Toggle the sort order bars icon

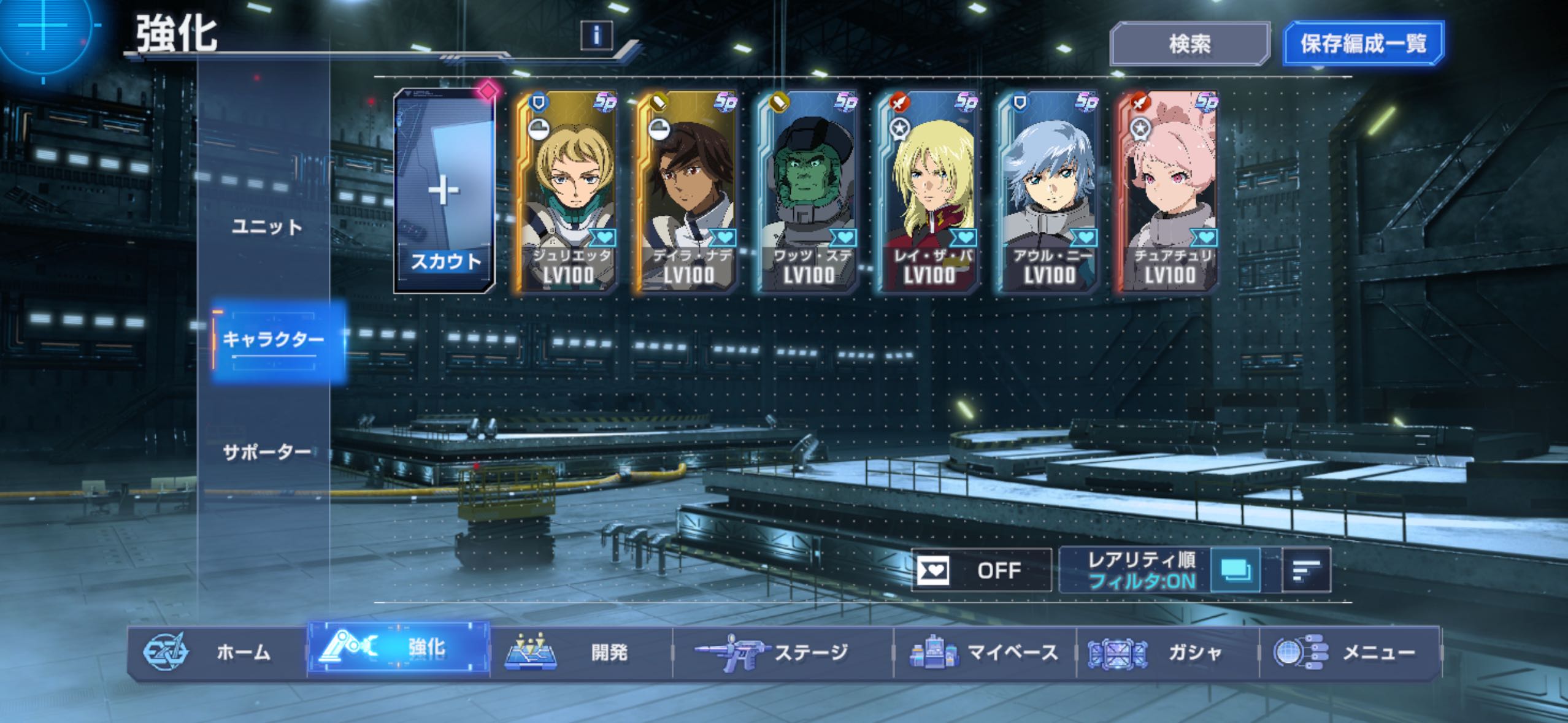(1306, 570)
